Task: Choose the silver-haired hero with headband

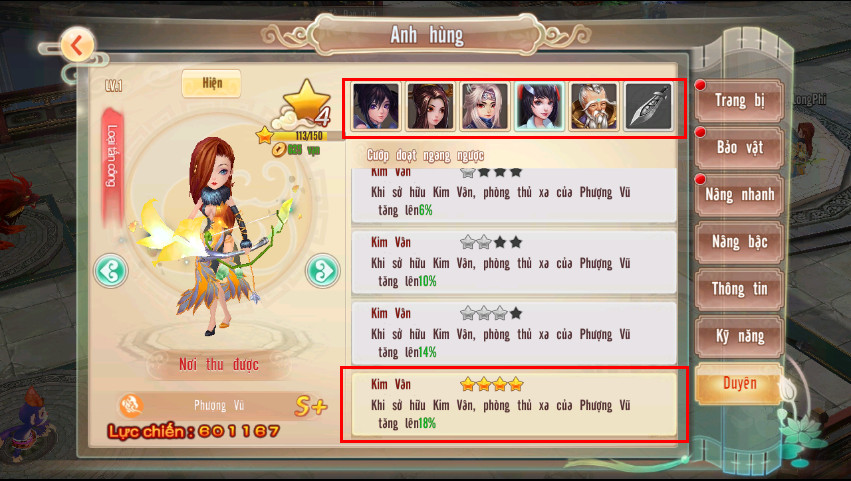Action: [485, 107]
